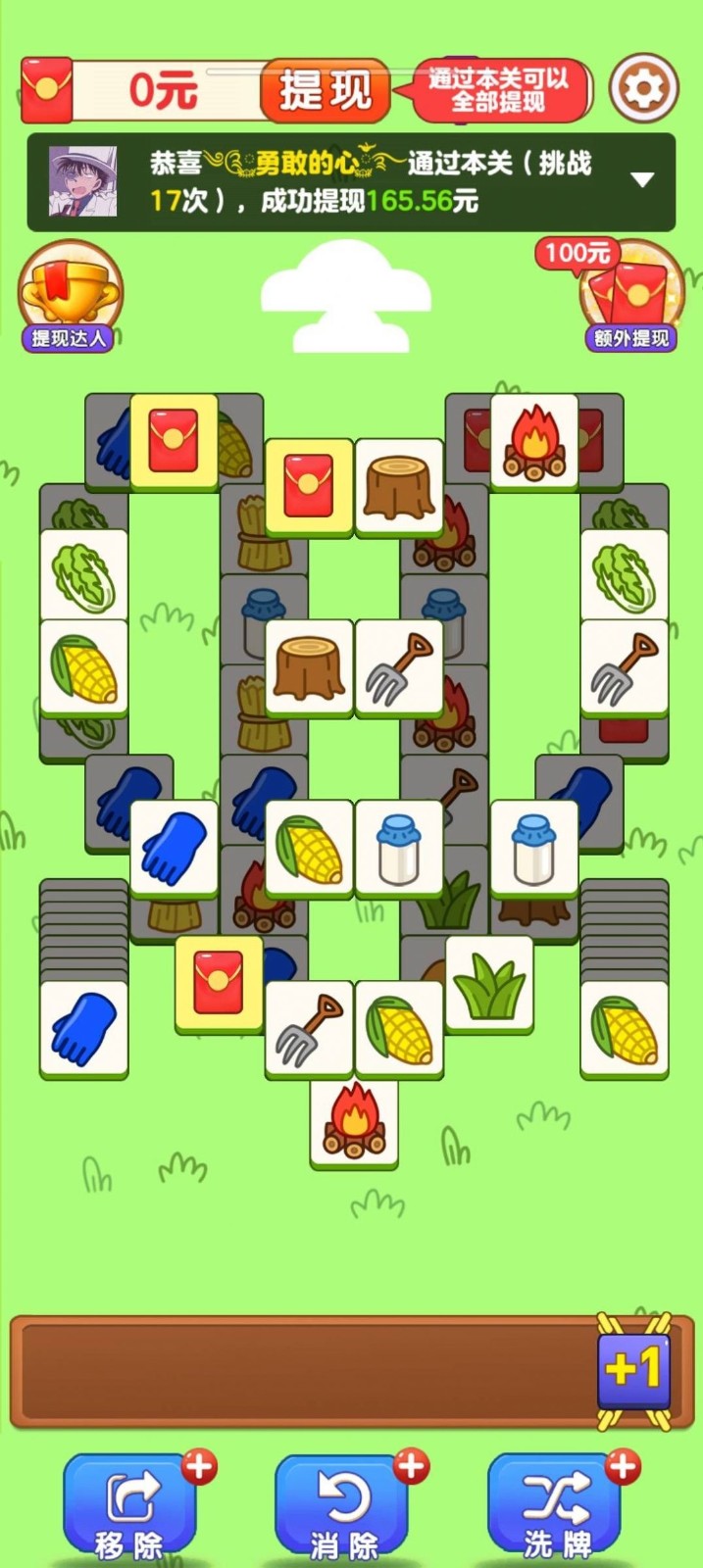Unlock the +1 extra tray slot
The width and height of the screenshot is (703, 1568).
(633, 1369)
